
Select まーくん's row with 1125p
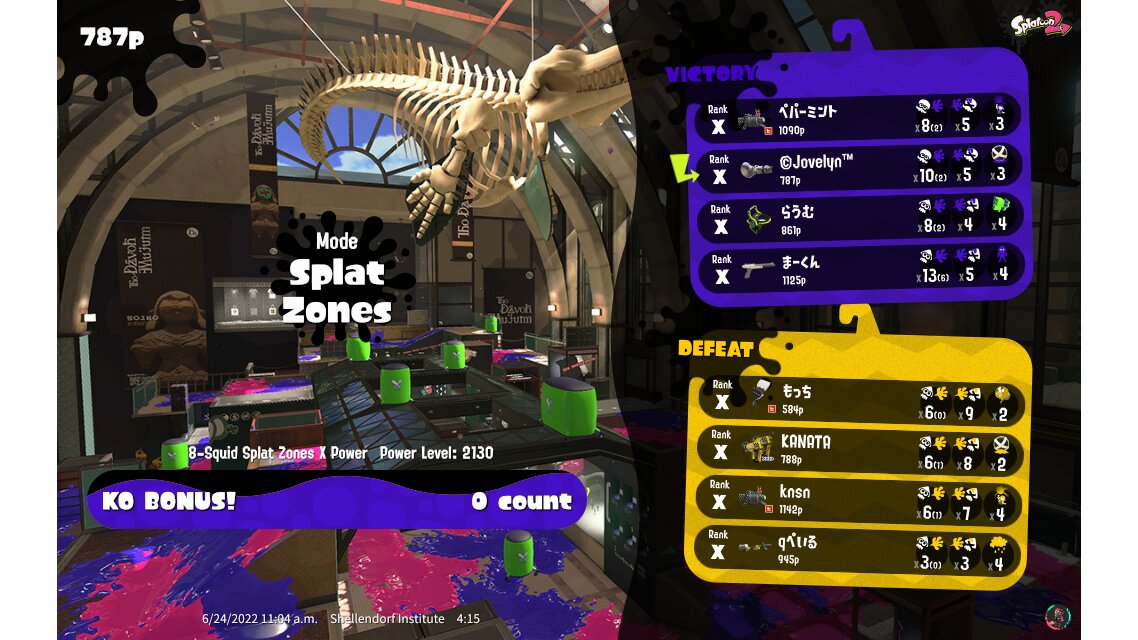pos(860,268)
